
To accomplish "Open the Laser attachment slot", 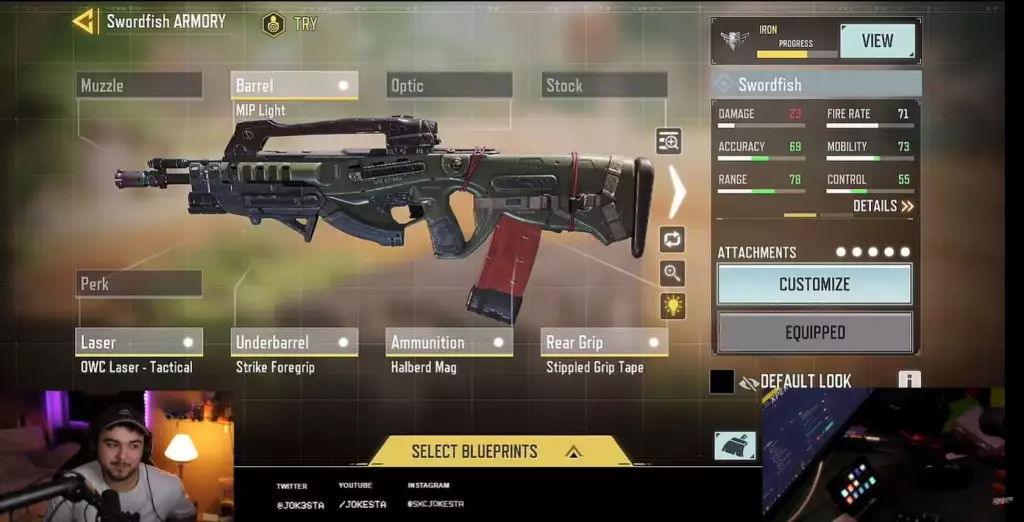I will click(139, 342).
